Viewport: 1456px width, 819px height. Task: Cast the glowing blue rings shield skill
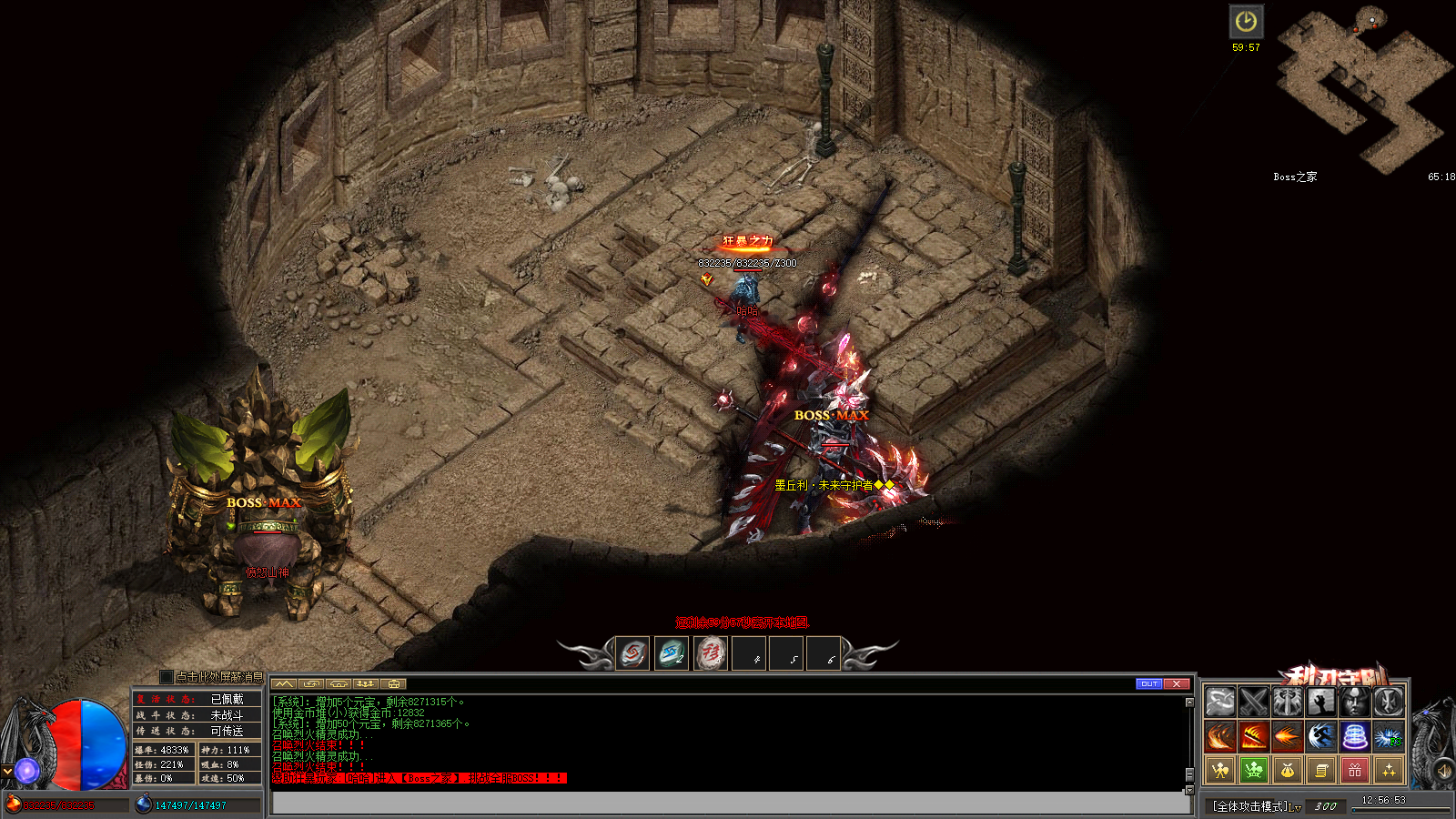pyautogui.click(x=1355, y=735)
